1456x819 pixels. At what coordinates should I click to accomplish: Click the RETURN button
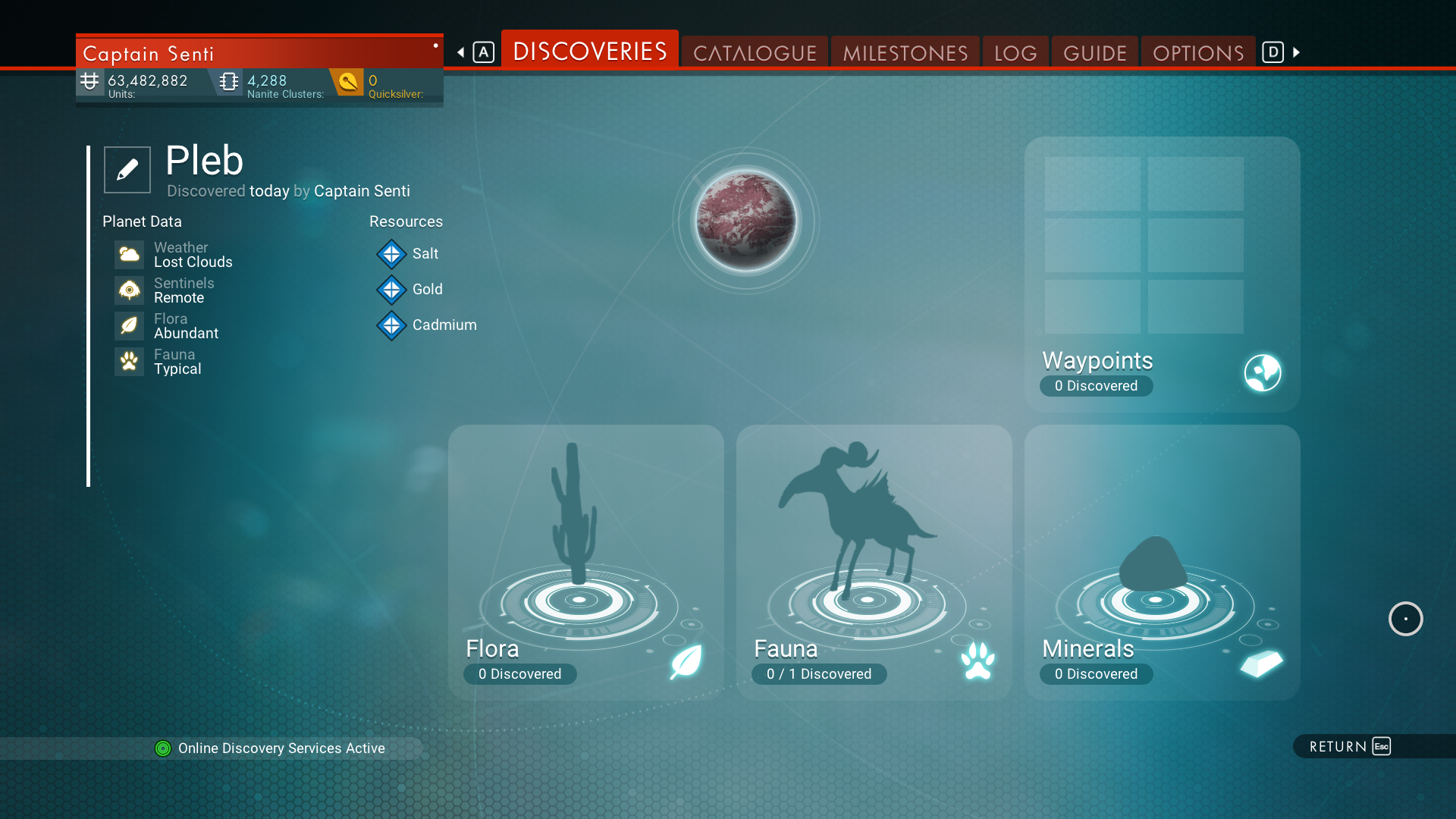1346,746
